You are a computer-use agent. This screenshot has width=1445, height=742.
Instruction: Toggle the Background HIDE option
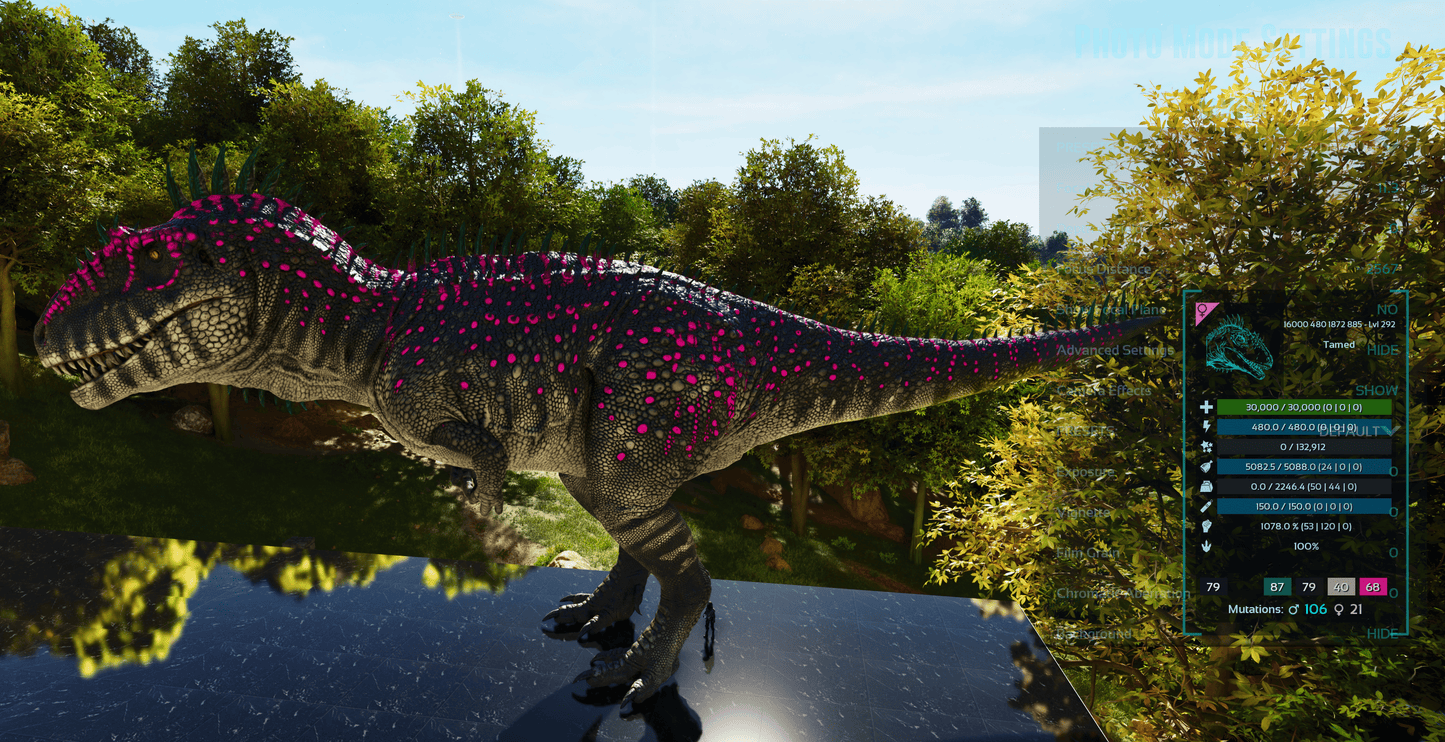point(1382,634)
